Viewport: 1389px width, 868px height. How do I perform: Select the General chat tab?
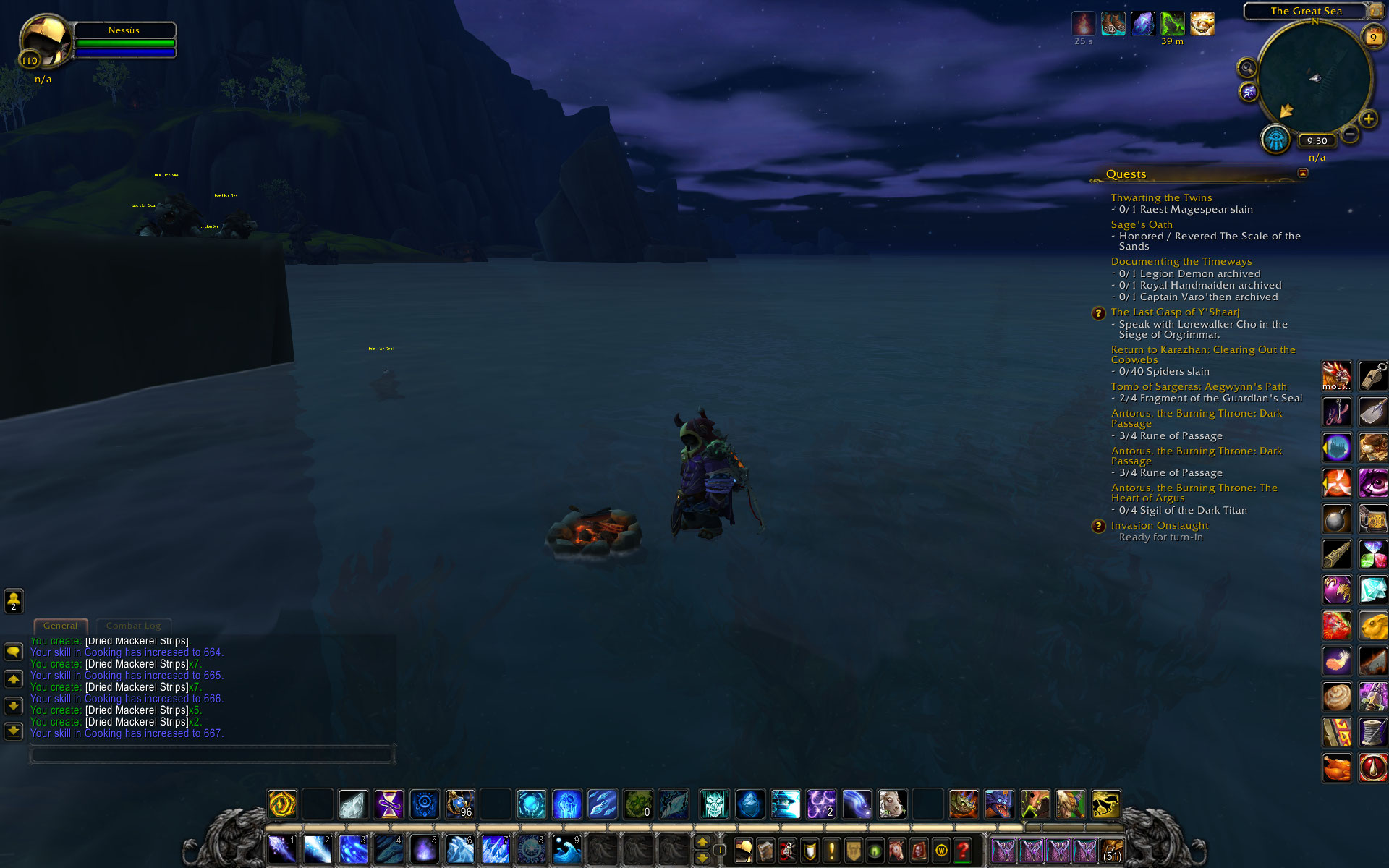coord(60,626)
